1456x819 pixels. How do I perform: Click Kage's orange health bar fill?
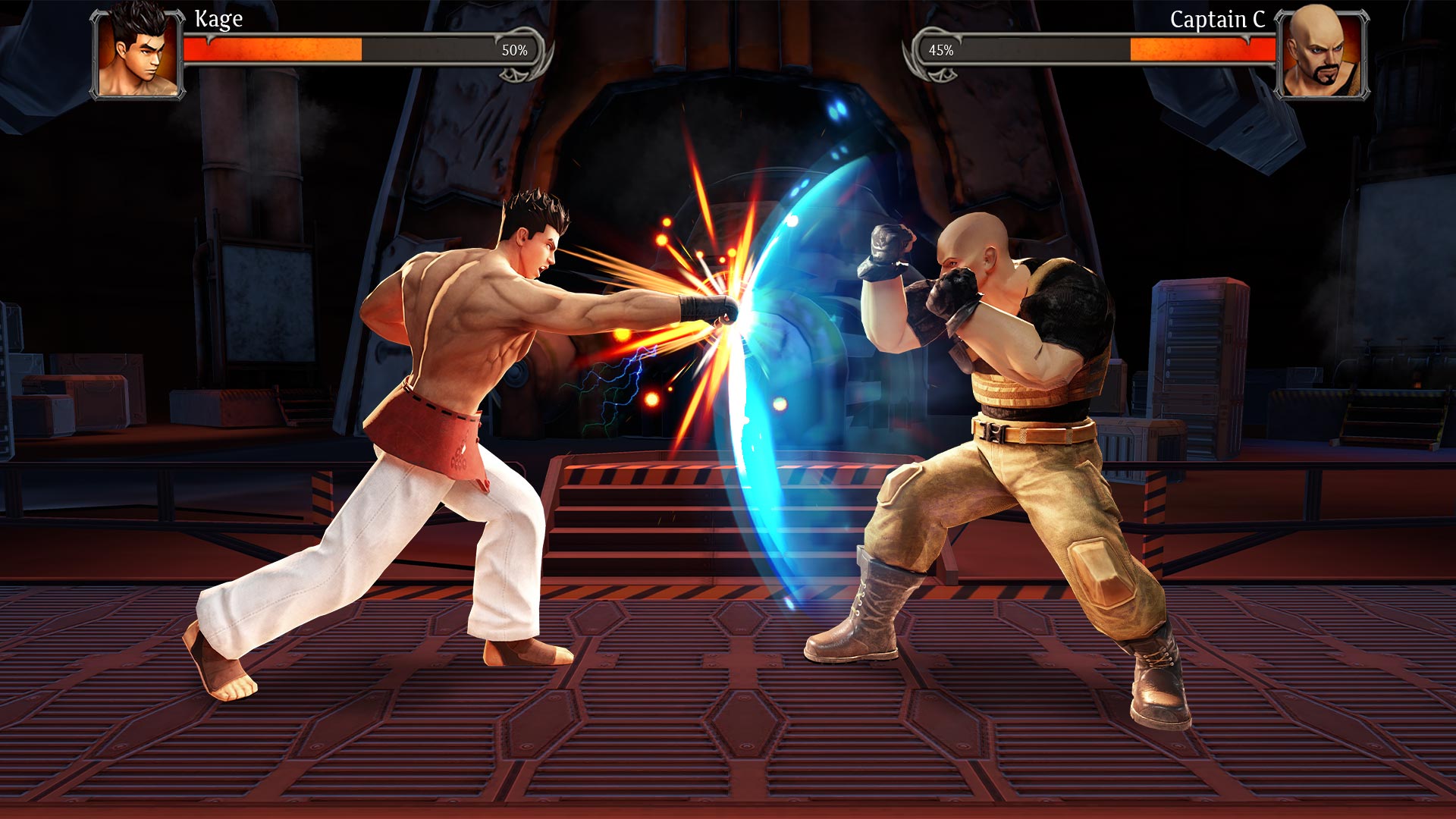tap(273, 52)
